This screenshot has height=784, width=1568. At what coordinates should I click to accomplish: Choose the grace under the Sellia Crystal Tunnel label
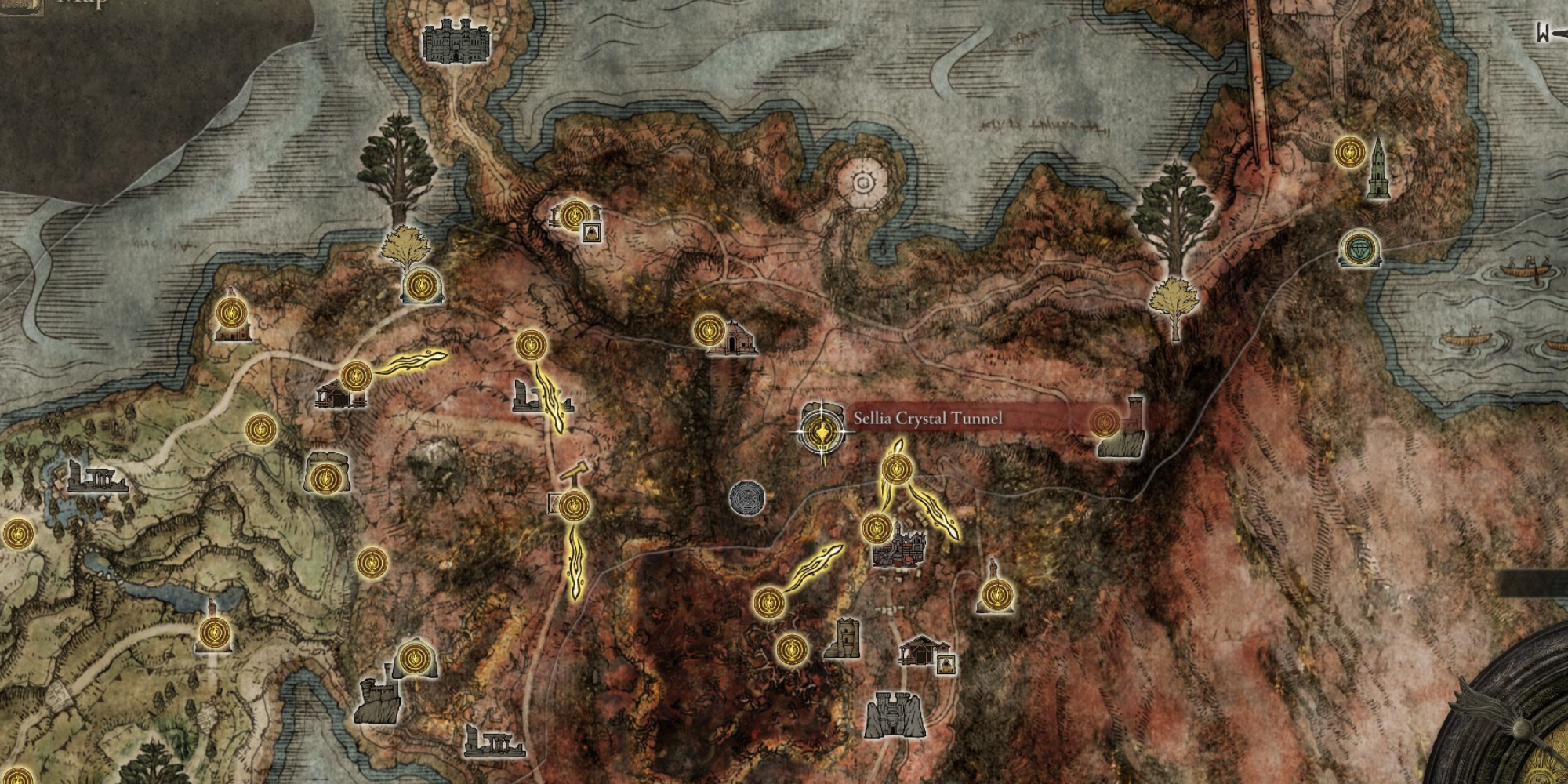[x=897, y=470]
